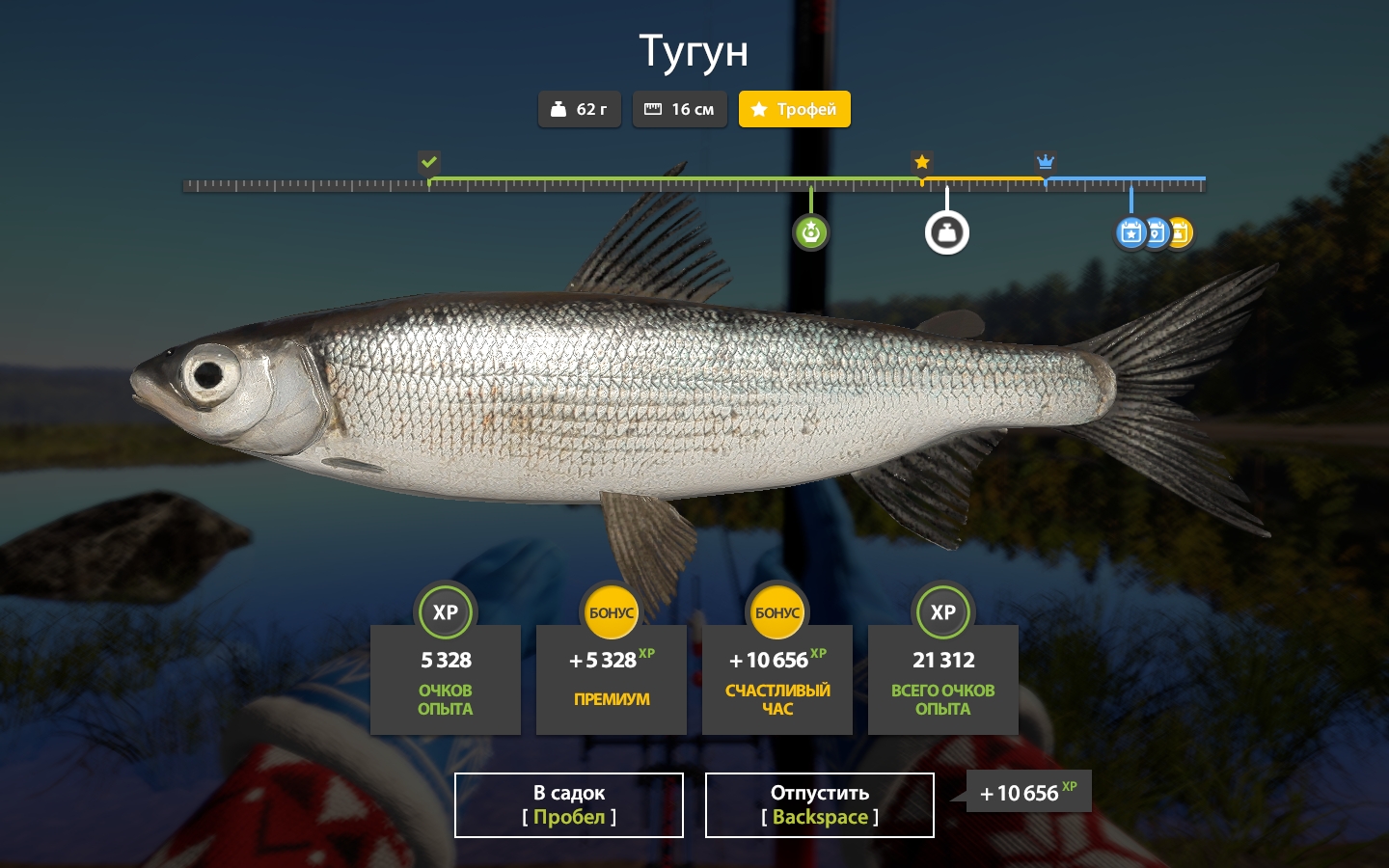This screenshot has height=868, width=1389.
Task: Click the white weight marker on the scale
Action: pyautogui.click(x=946, y=232)
